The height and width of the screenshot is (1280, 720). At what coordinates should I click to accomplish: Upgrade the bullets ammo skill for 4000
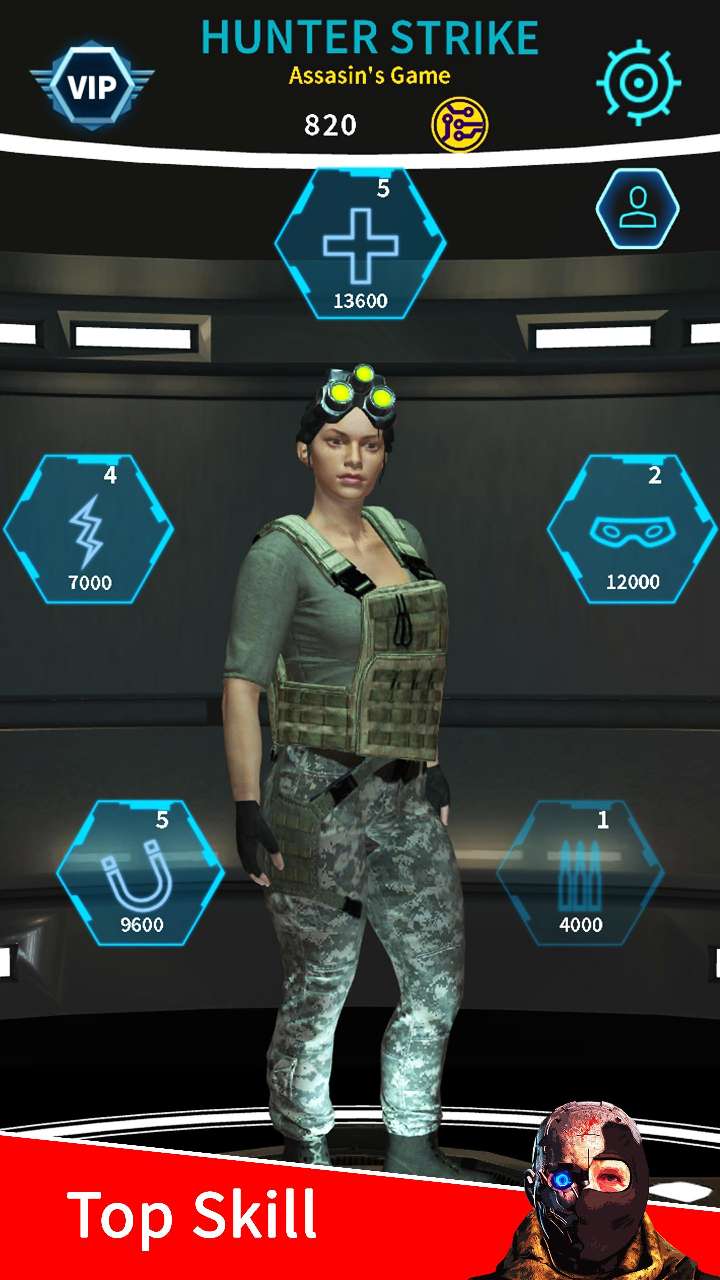(x=580, y=873)
